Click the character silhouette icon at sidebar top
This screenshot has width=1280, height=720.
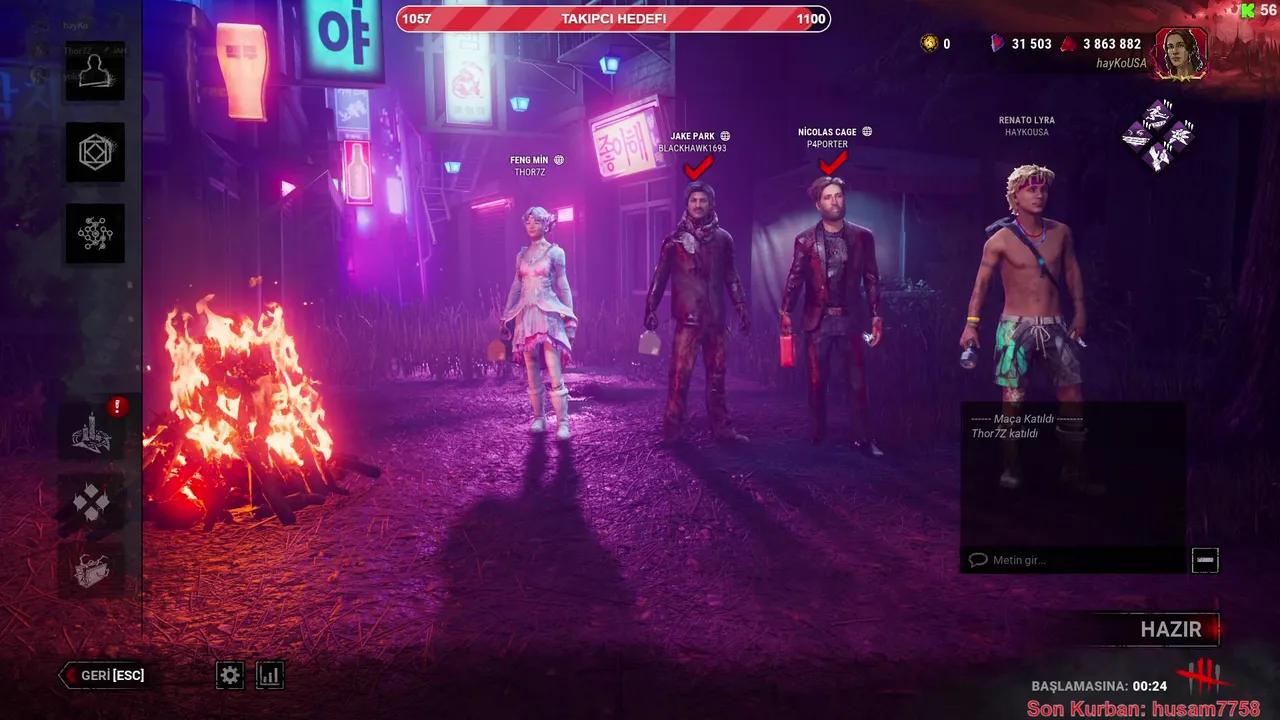(95, 72)
